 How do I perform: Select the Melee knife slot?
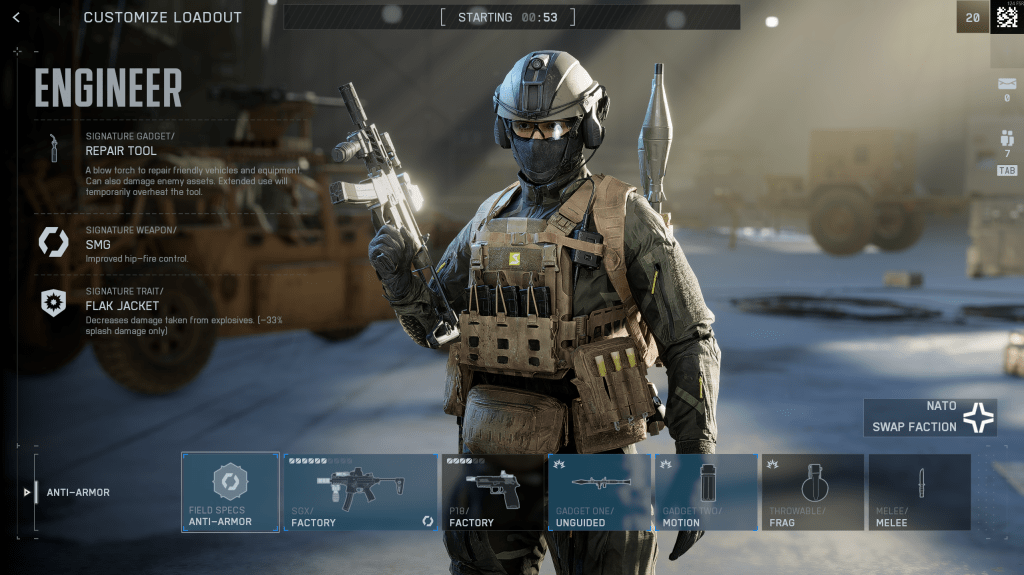coord(919,492)
